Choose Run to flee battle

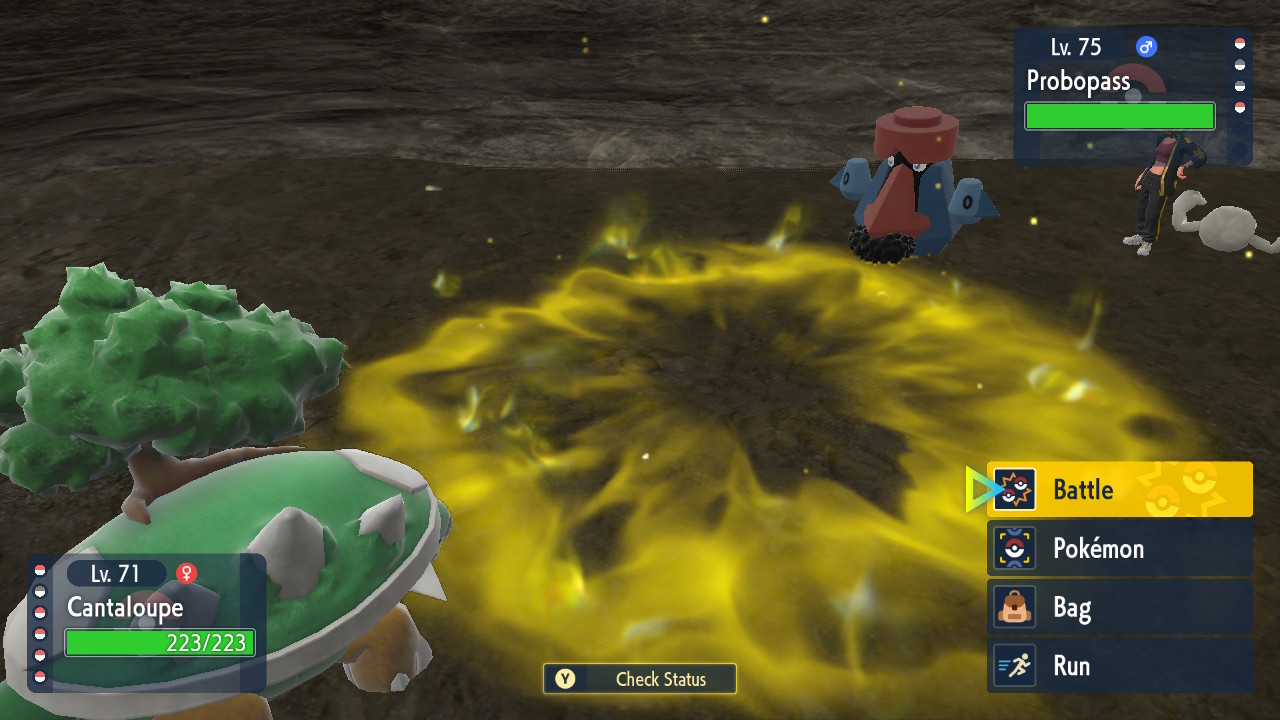[1120, 666]
